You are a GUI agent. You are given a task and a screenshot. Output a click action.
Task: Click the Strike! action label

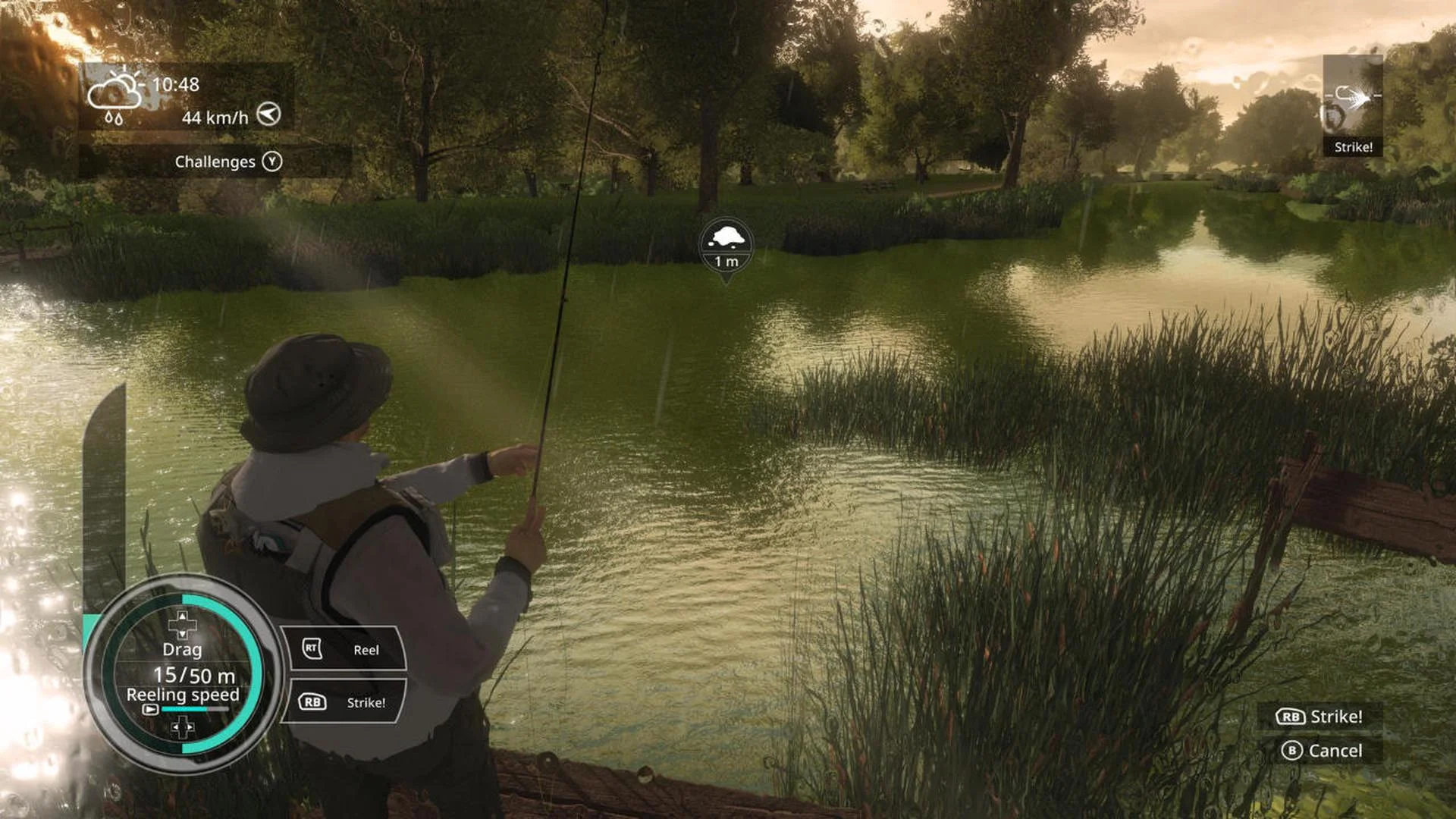click(366, 702)
